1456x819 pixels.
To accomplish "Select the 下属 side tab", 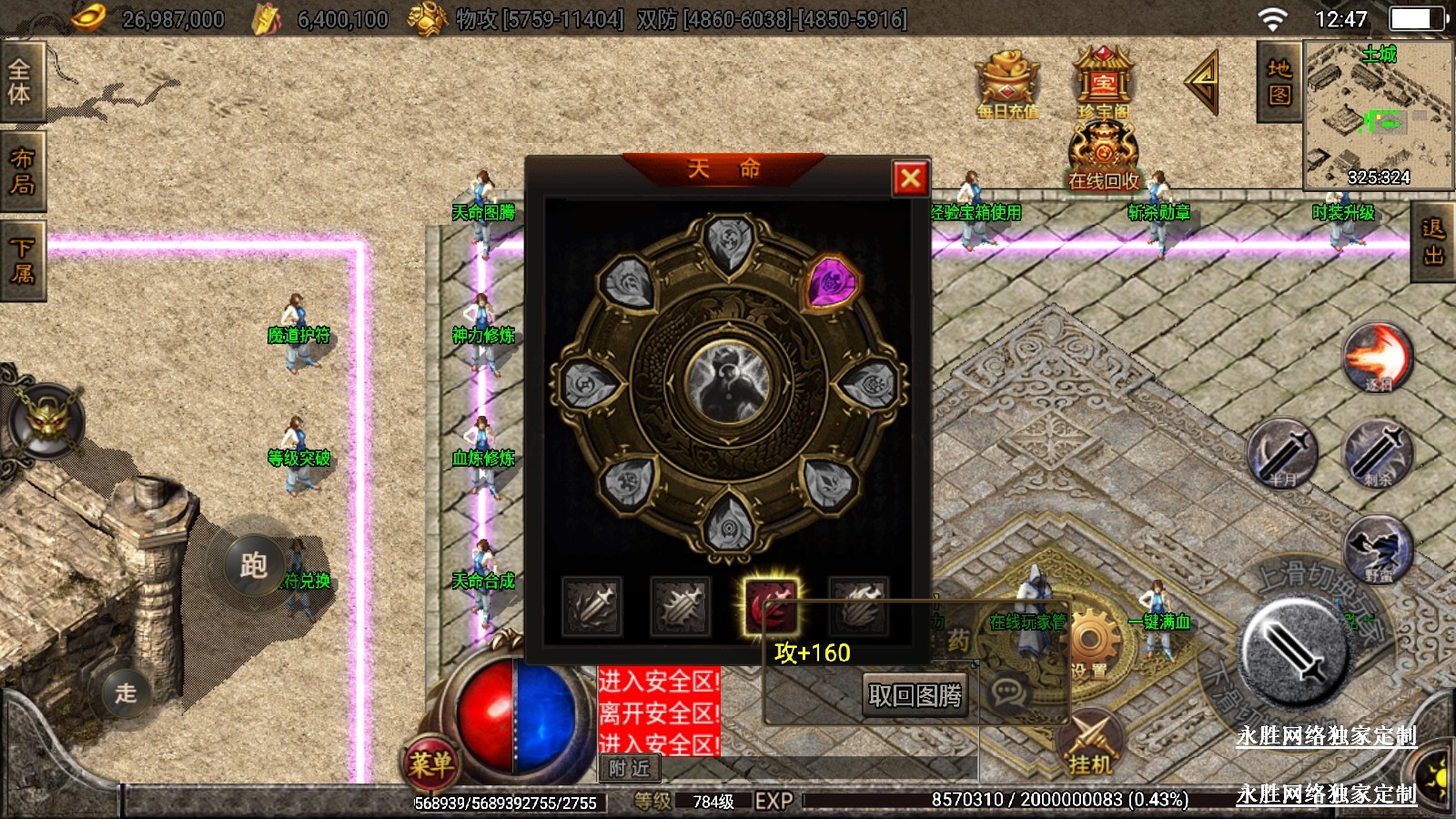I will point(22,260).
